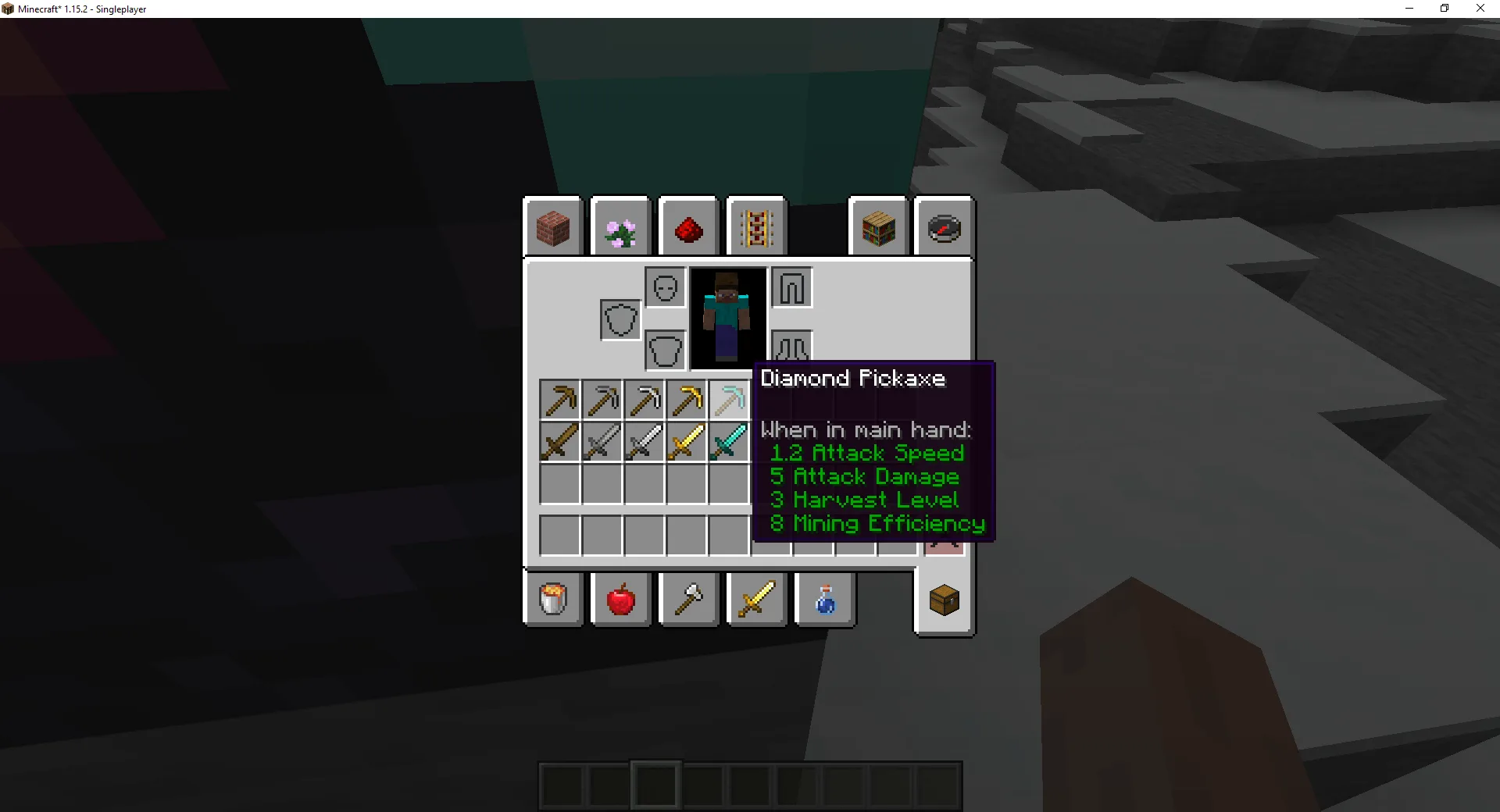Open the Tools tab with the axe icon

coord(688,600)
